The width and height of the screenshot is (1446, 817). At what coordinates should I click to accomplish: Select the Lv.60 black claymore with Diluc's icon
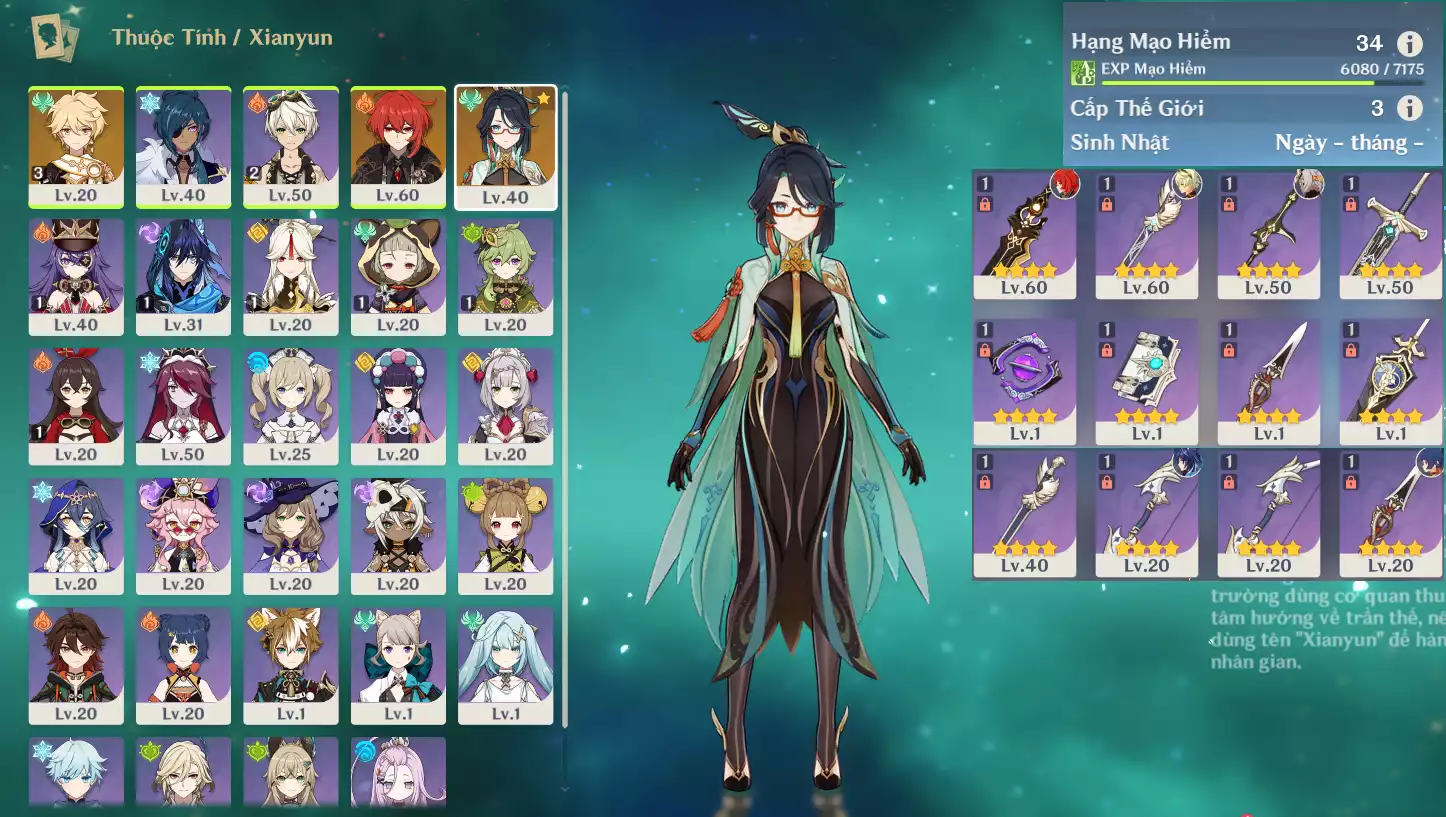[1024, 236]
